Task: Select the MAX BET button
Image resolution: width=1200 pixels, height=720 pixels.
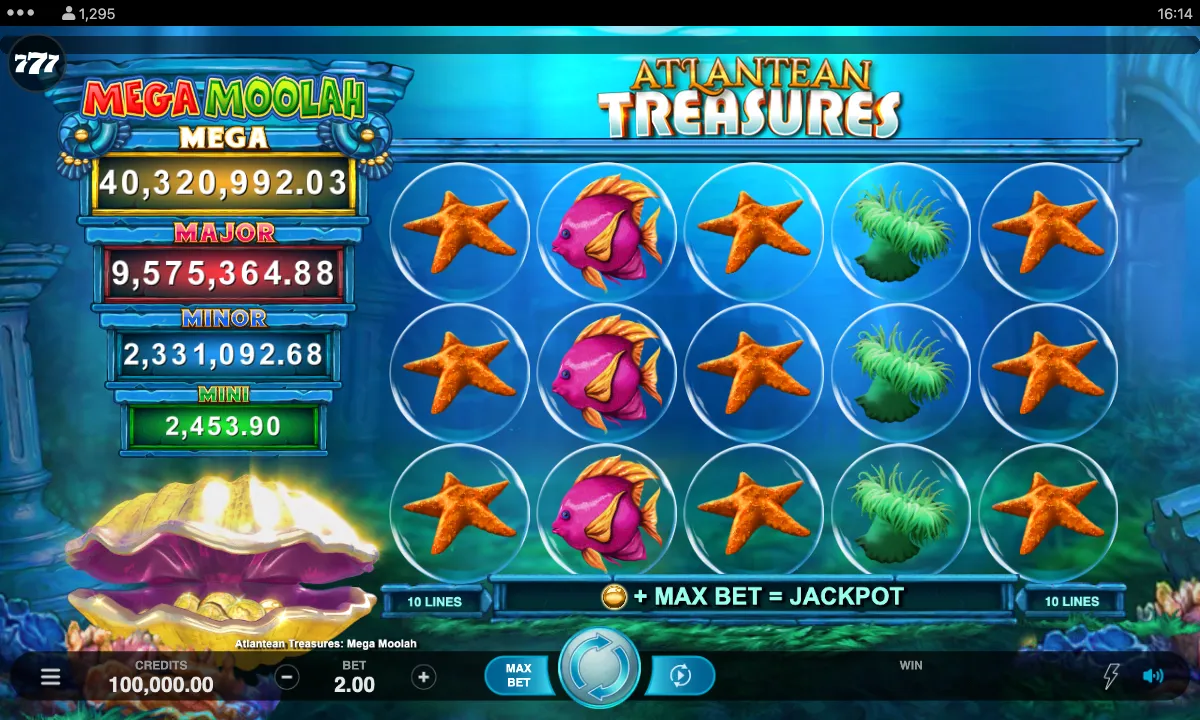Action: click(x=518, y=676)
